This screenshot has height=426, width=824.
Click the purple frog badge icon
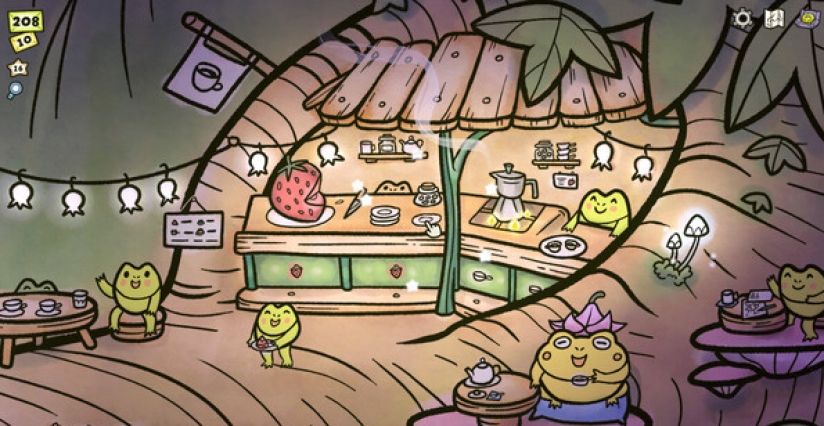(x=805, y=18)
